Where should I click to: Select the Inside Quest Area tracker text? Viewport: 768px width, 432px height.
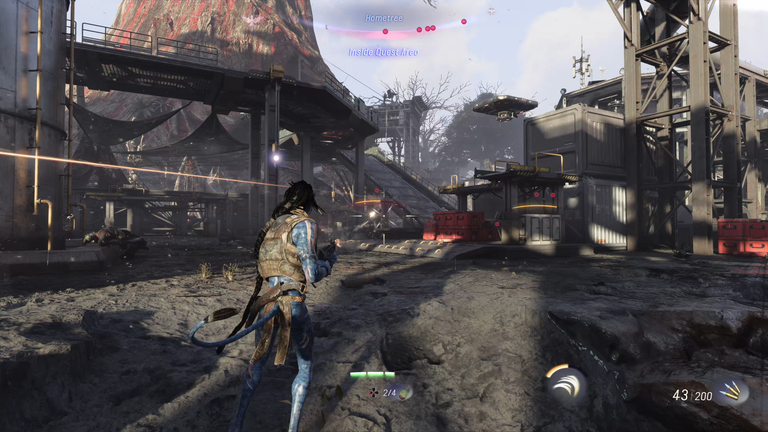tap(383, 52)
